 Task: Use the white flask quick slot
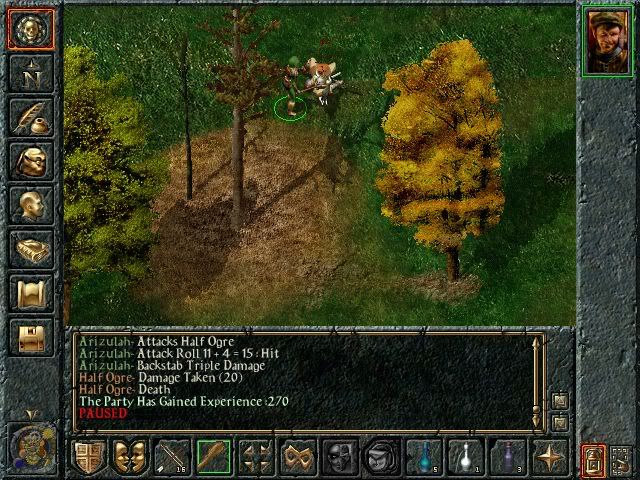point(465,457)
